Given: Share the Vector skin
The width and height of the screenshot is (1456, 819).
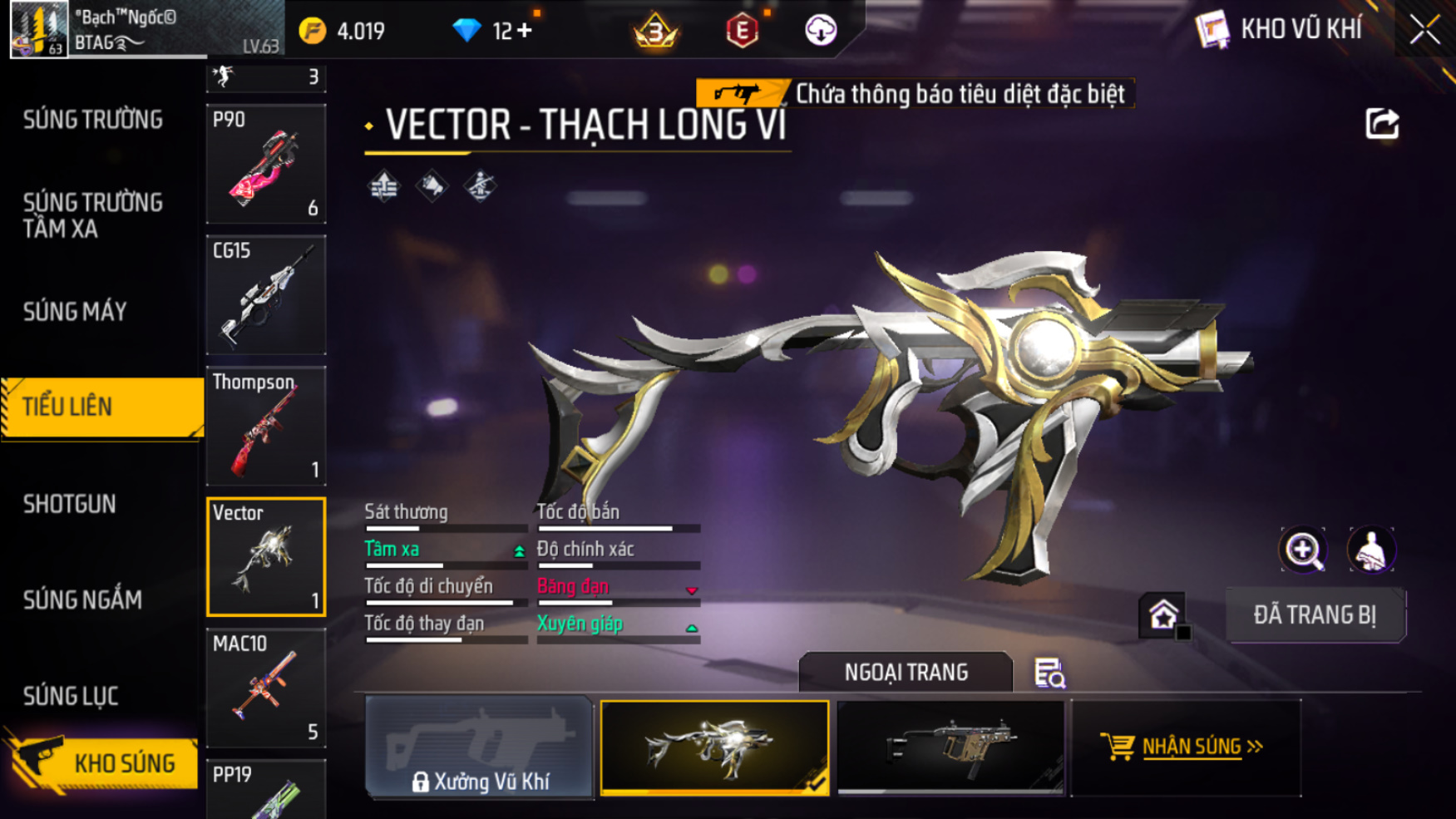Looking at the screenshot, I should [x=1382, y=125].
